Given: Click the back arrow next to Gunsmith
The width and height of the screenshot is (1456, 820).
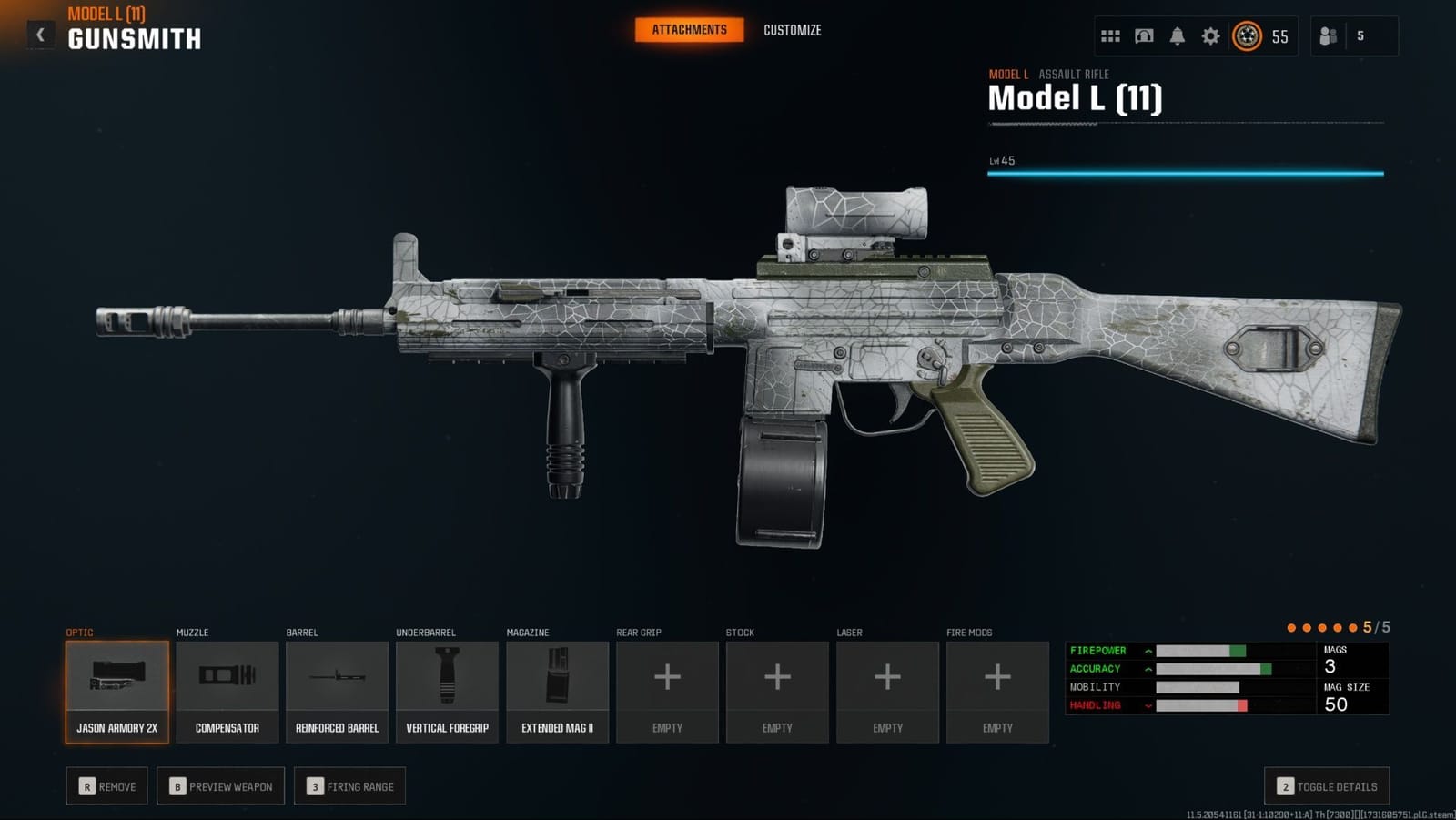Looking at the screenshot, I should 39,33.
